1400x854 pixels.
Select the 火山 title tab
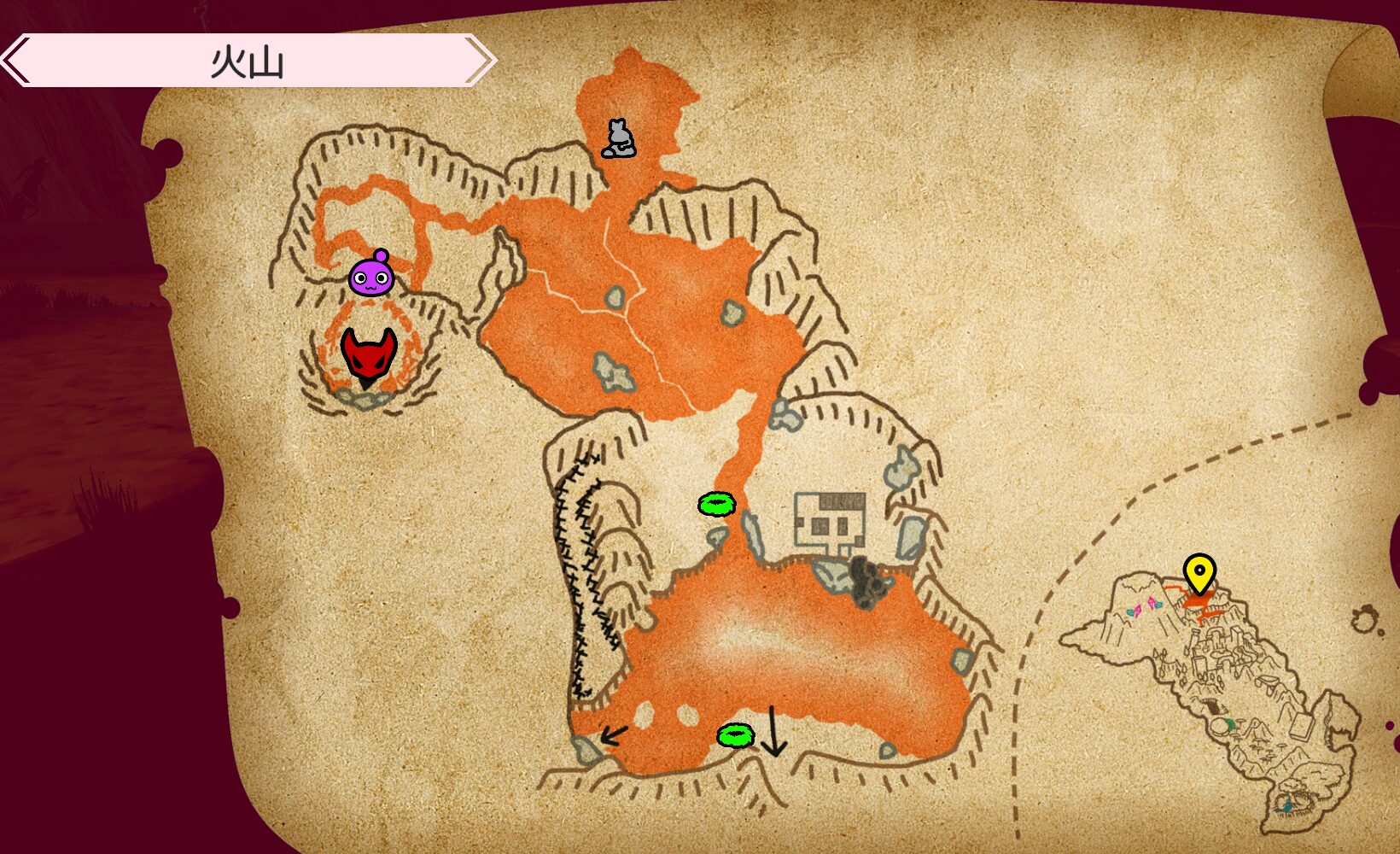pyautogui.click(x=248, y=60)
